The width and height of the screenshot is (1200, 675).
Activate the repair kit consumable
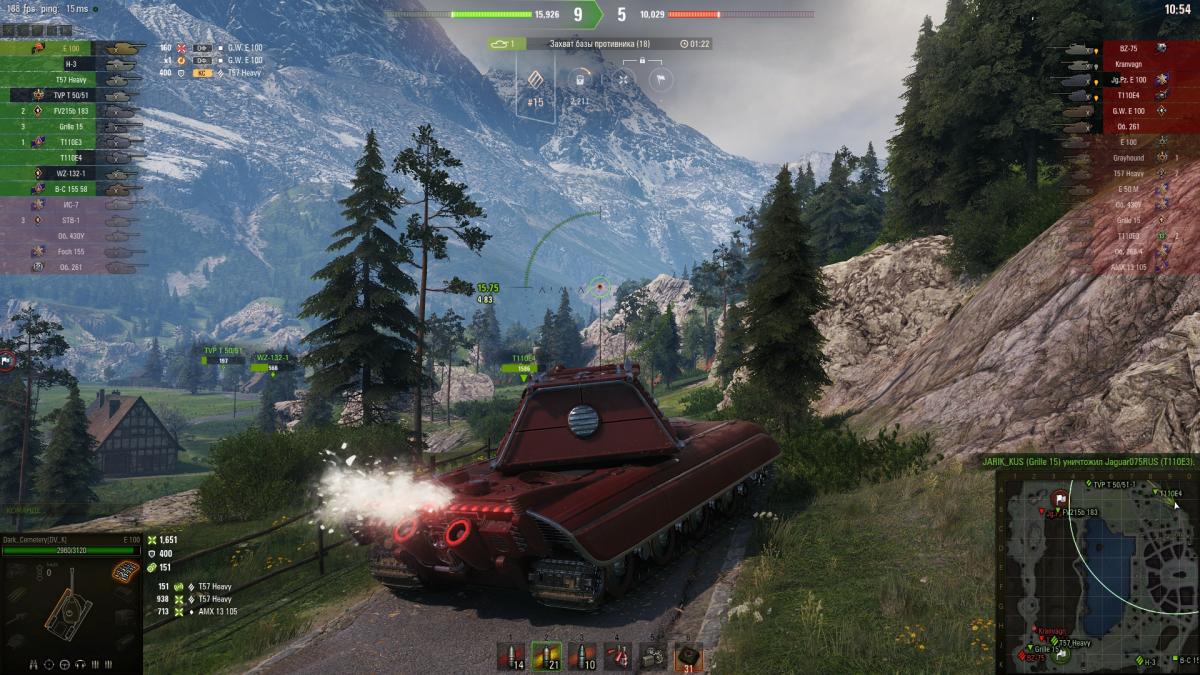point(653,656)
